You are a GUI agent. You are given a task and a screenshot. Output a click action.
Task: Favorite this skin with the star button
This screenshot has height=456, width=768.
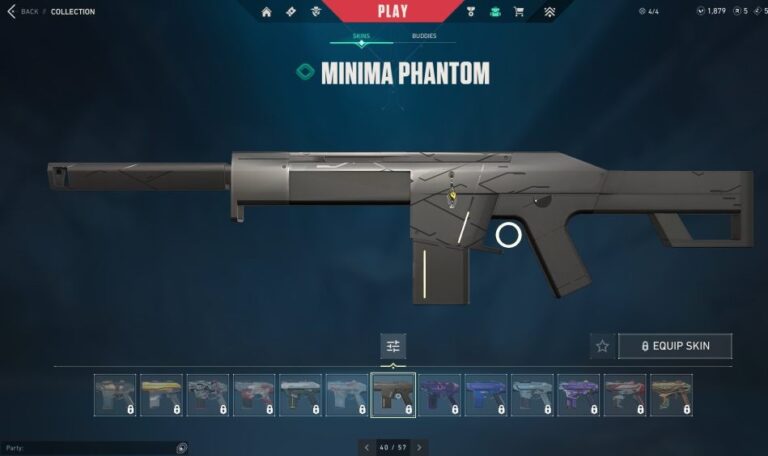point(602,346)
